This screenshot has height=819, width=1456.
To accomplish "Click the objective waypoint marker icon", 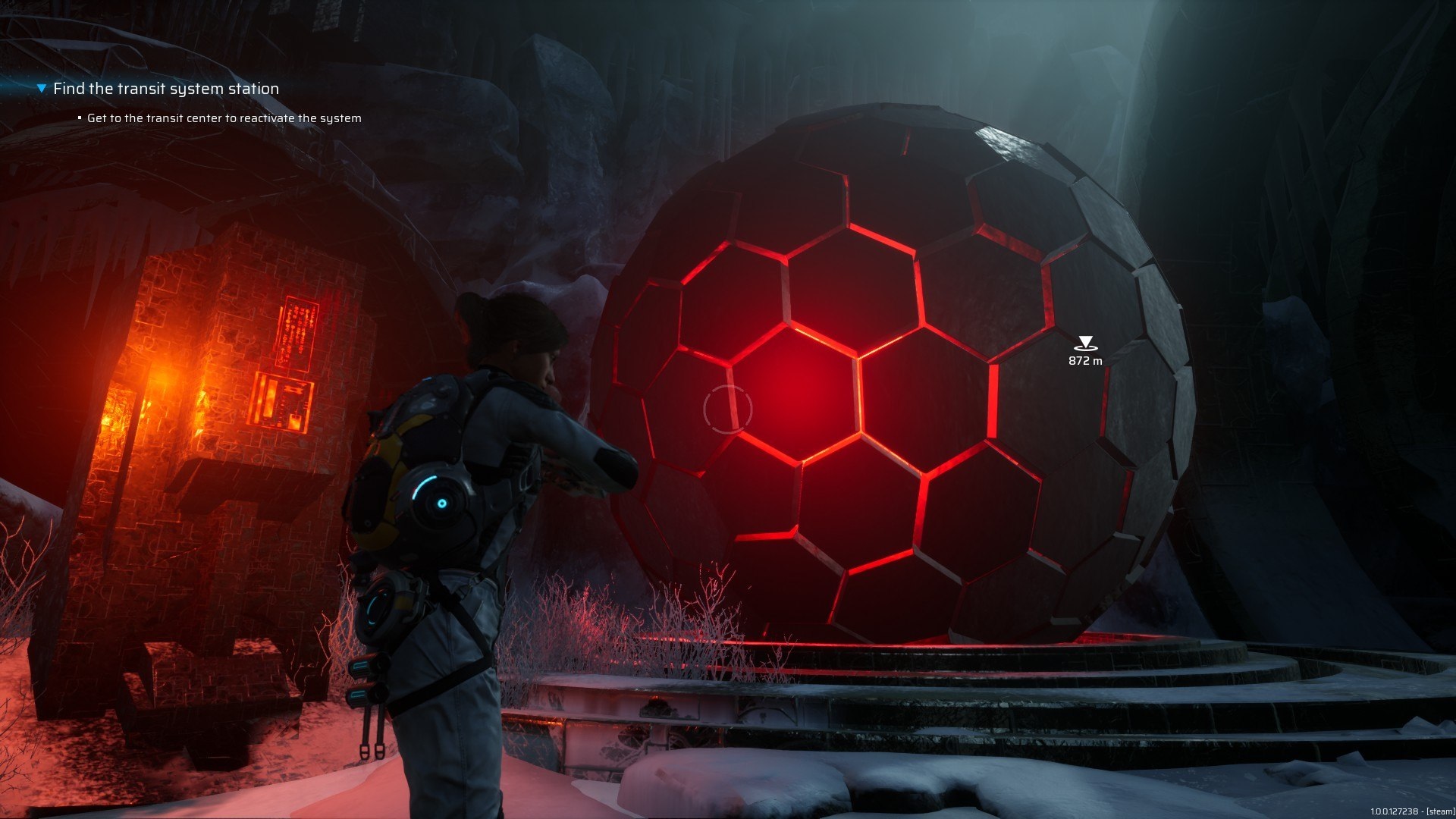I will [1085, 344].
